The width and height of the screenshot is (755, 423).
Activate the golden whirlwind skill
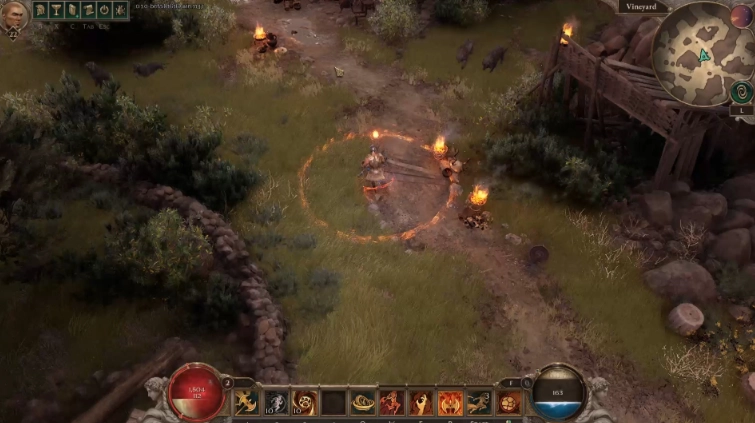(x=364, y=402)
